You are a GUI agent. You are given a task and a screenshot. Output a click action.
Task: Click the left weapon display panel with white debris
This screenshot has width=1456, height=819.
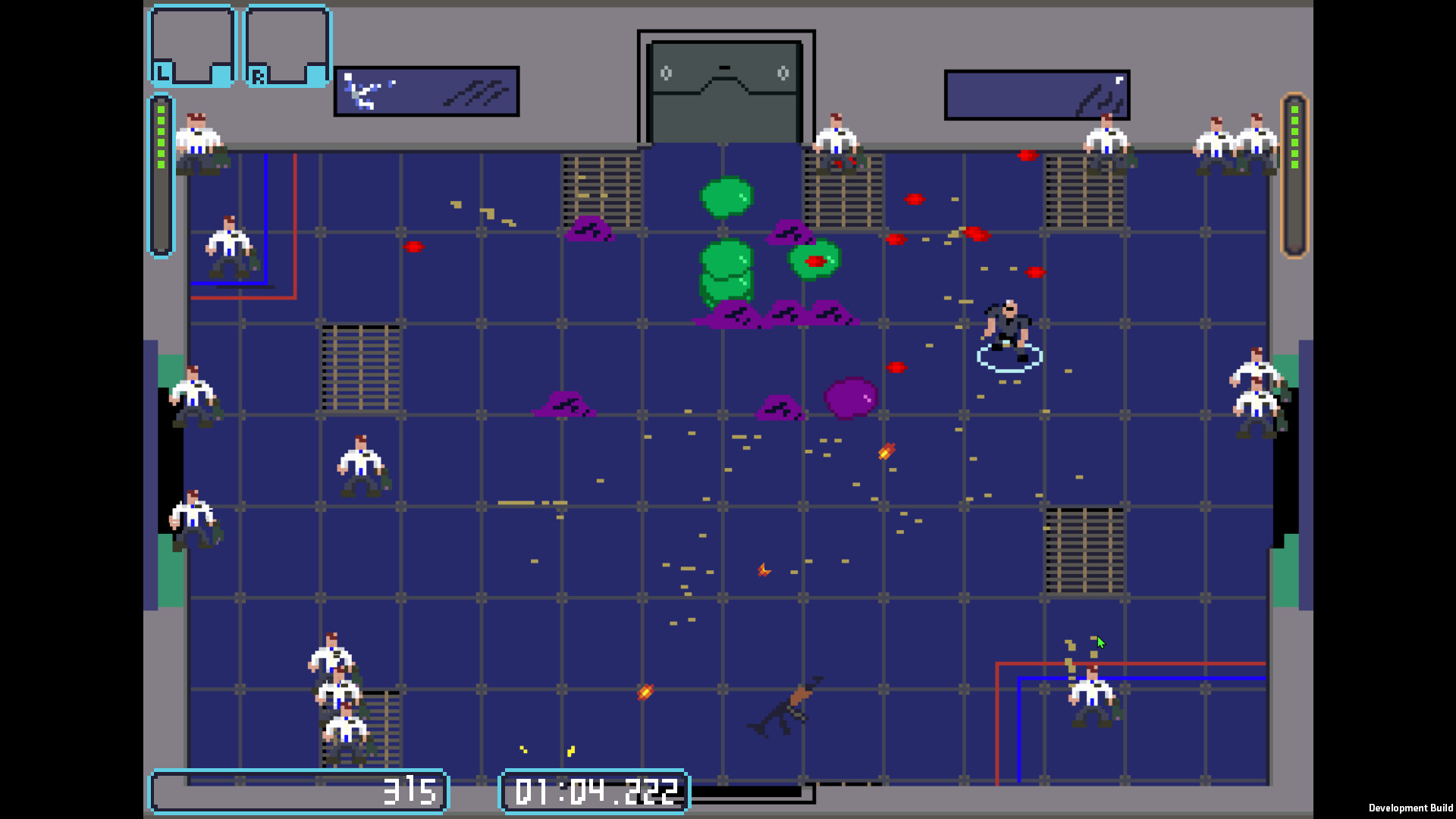[426, 91]
